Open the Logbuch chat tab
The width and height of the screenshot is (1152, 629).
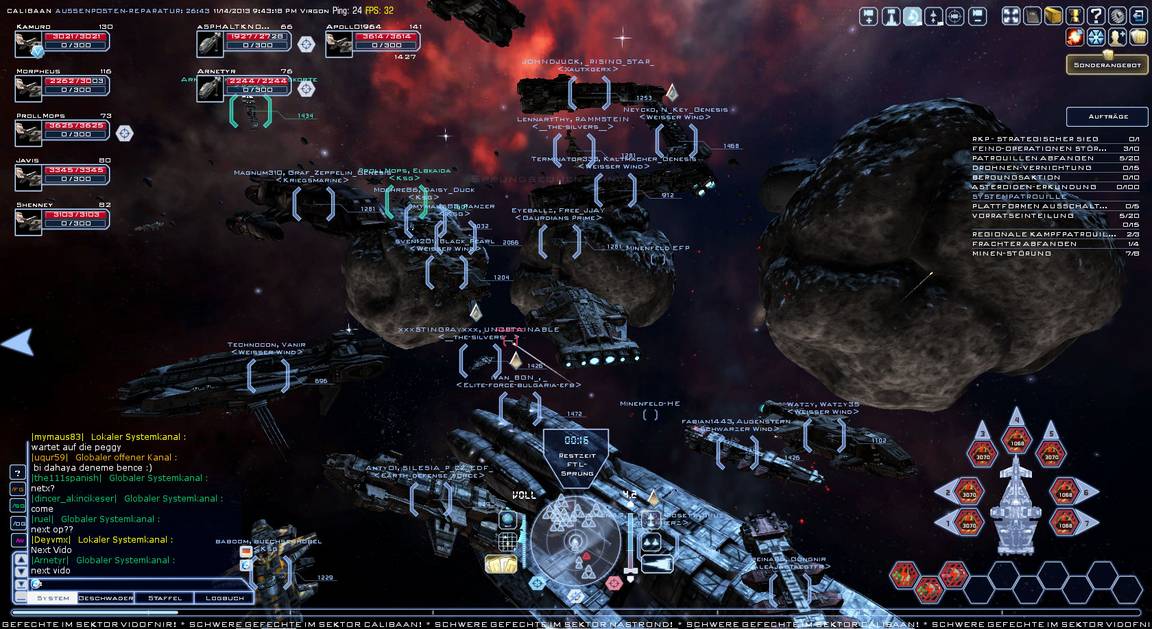pos(224,598)
